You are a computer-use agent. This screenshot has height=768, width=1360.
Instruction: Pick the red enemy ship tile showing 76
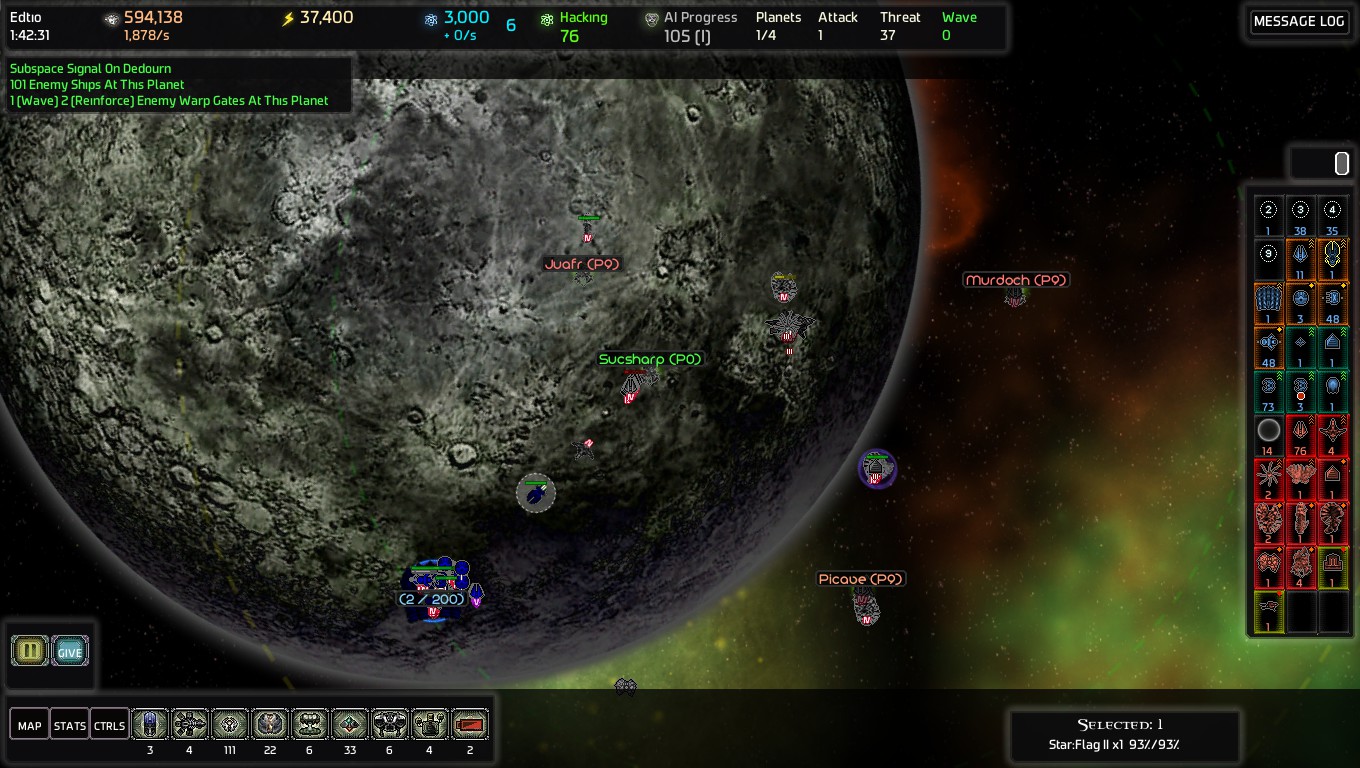[x=1300, y=435]
